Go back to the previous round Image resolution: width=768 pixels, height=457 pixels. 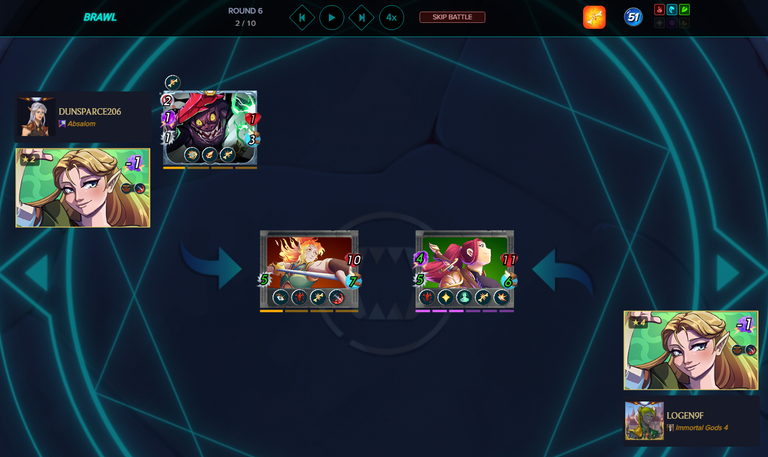click(302, 17)
